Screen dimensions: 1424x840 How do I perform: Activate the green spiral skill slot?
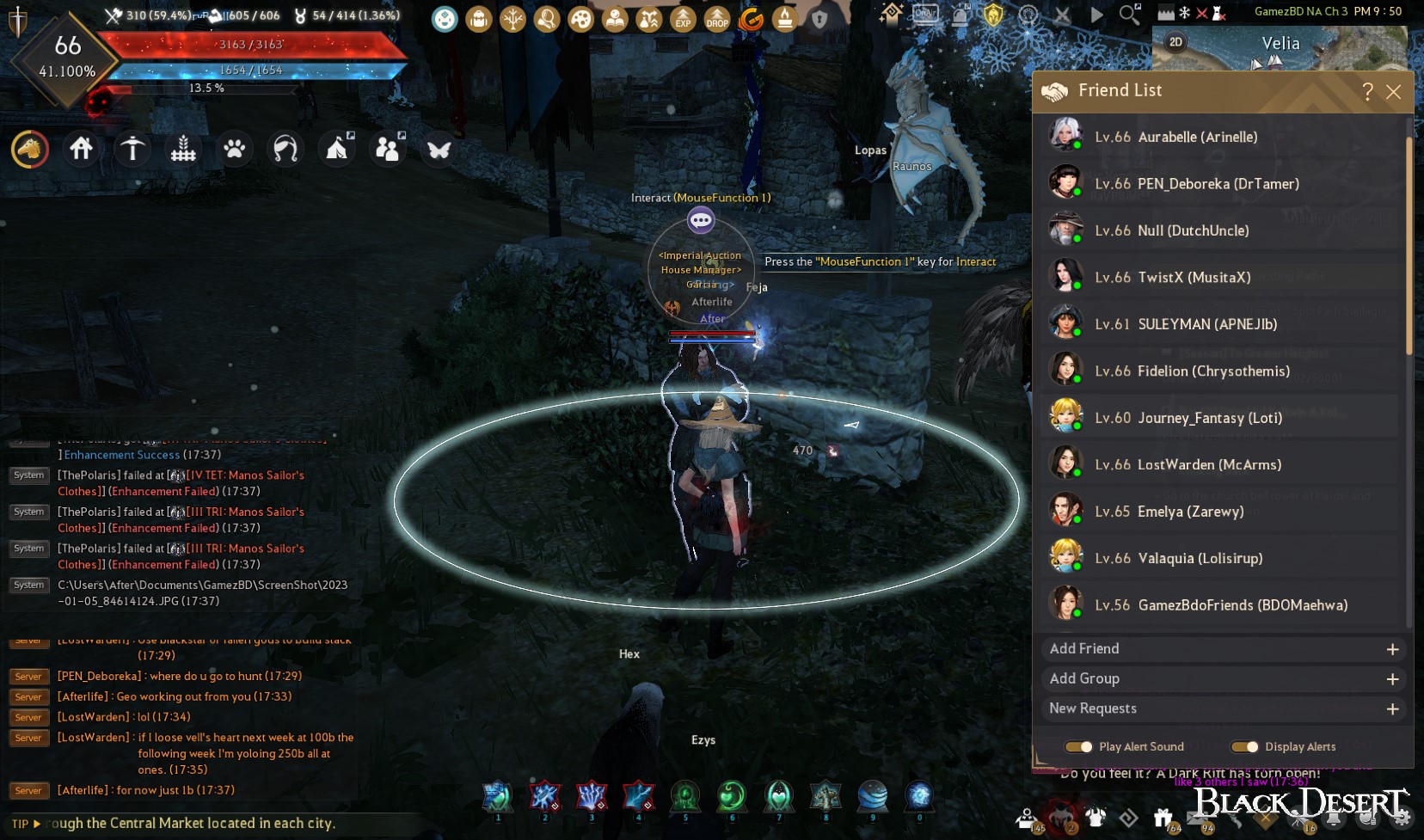(732, 797)
